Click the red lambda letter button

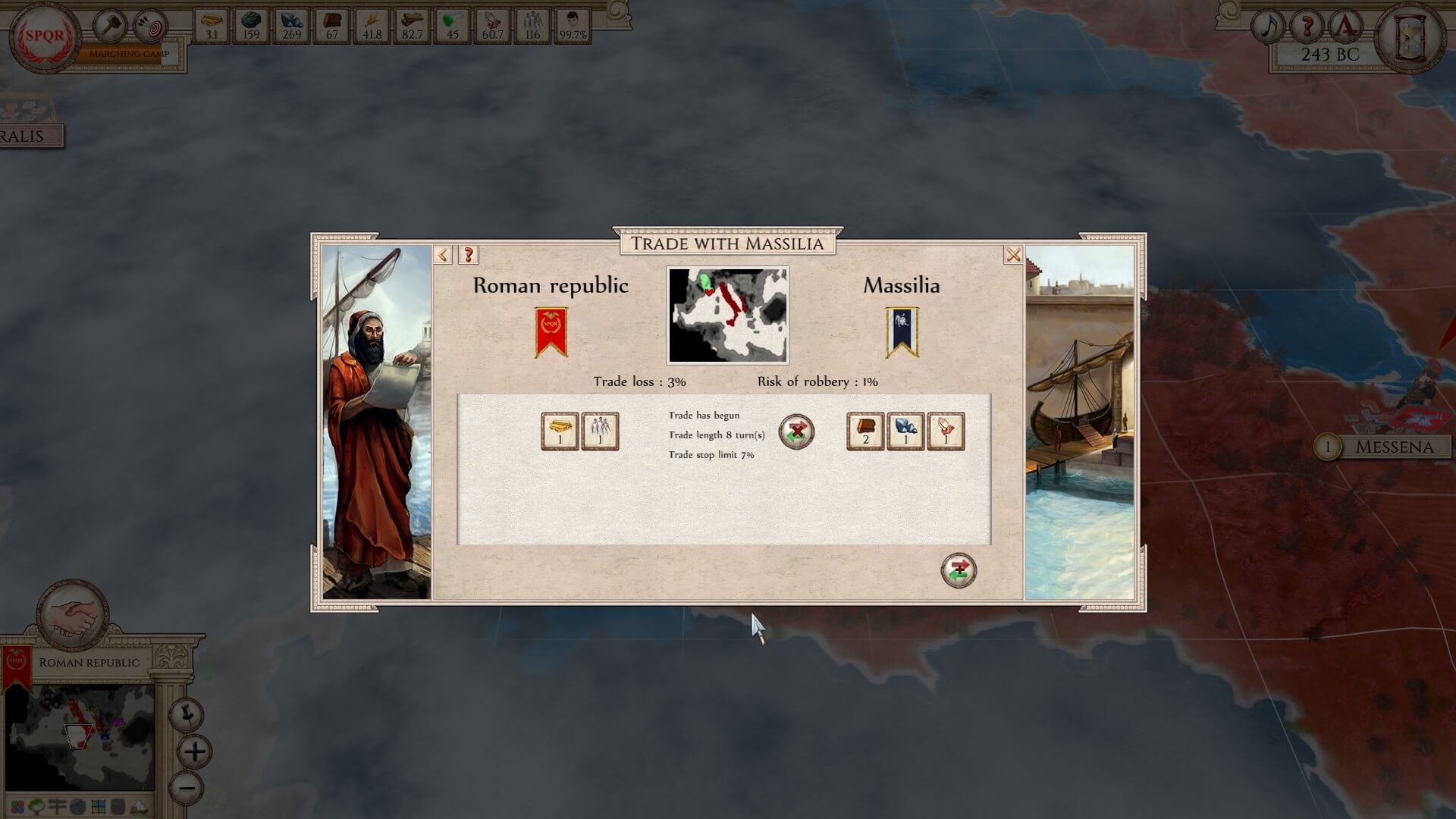tap(1346, 27)
